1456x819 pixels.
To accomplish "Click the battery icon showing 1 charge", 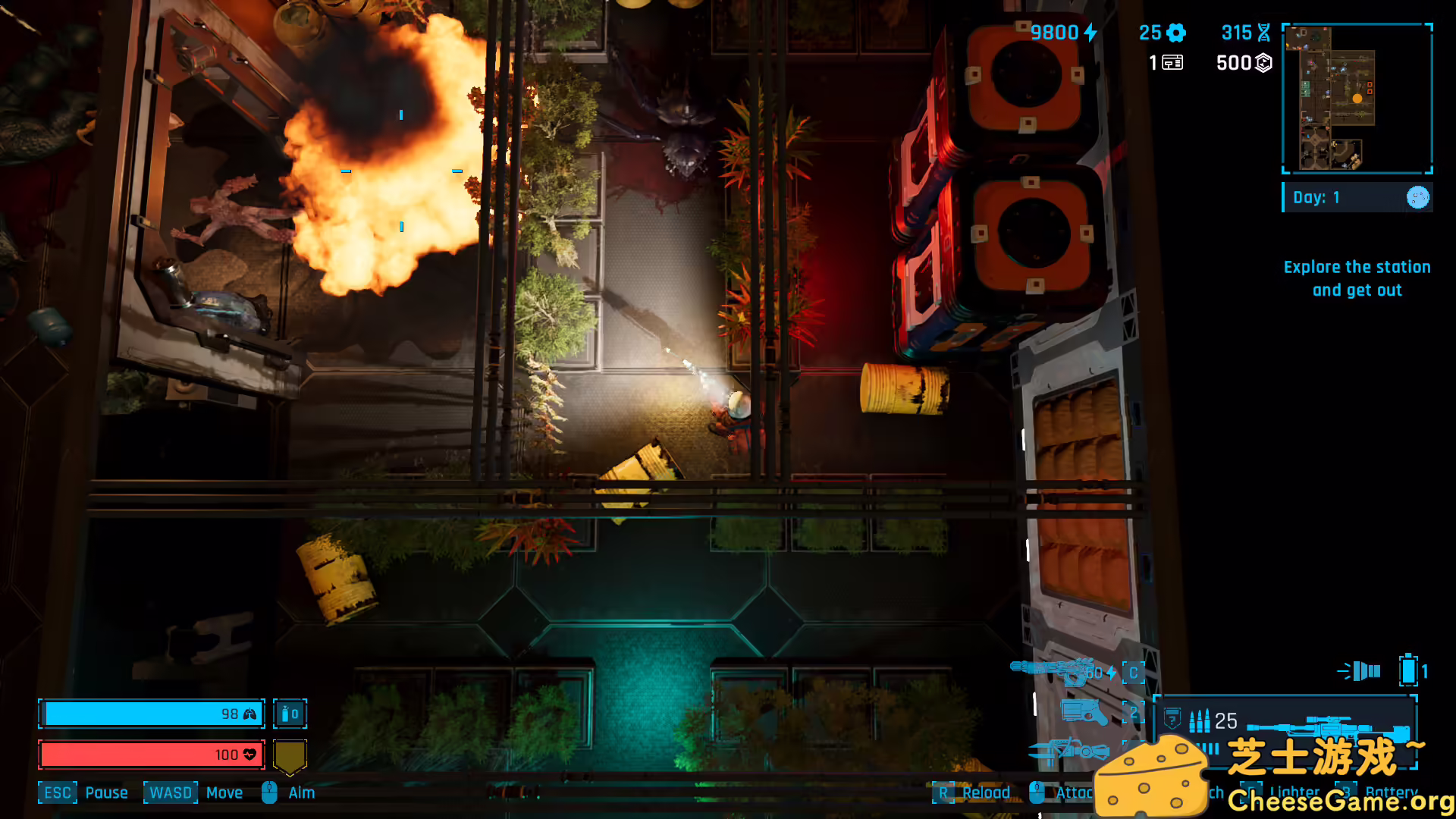I will (x=1409, y=670).
